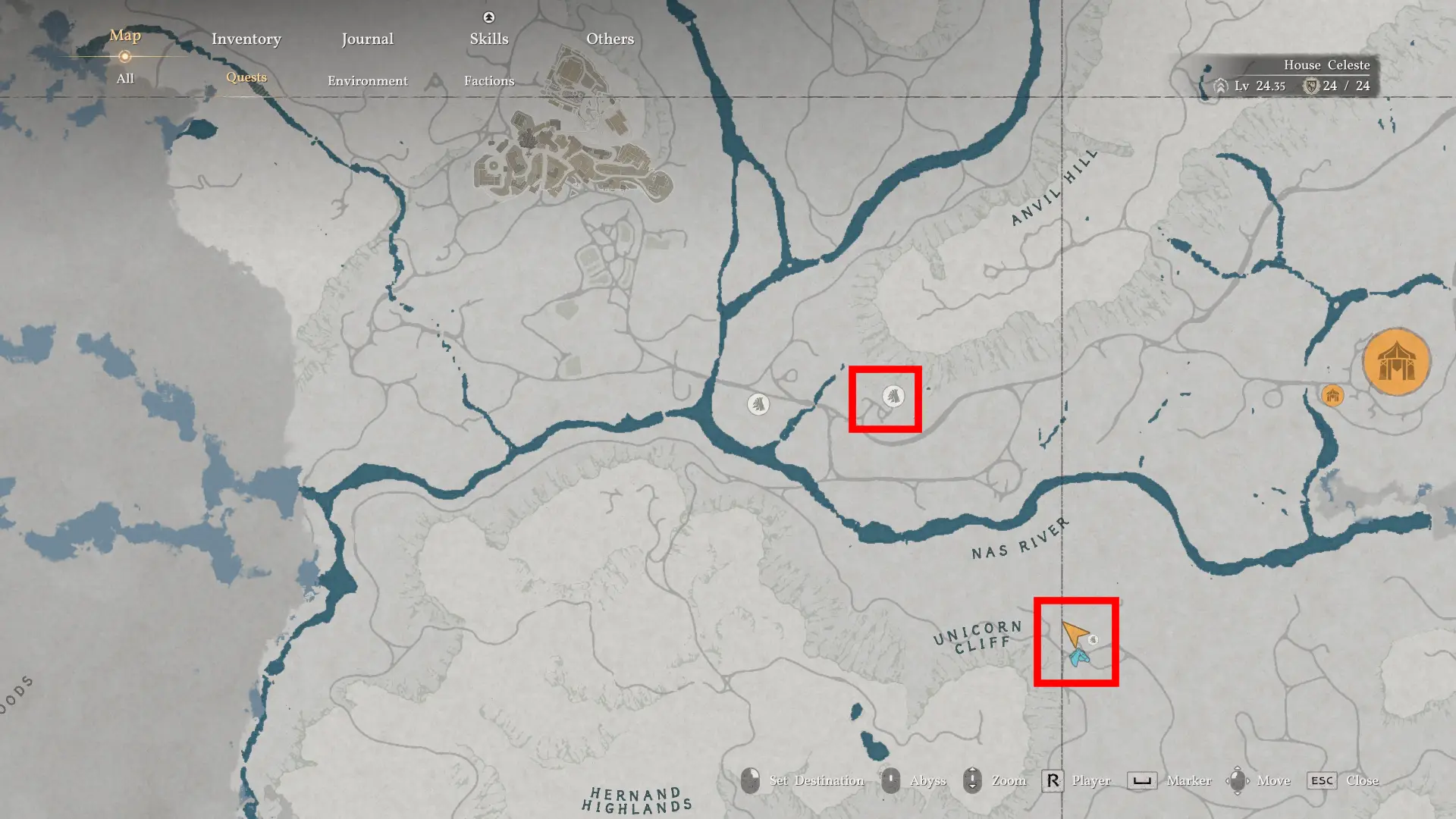Open the Factions filter under Skills
Screen dimensions: 1456x819
[x=489, y=80]
